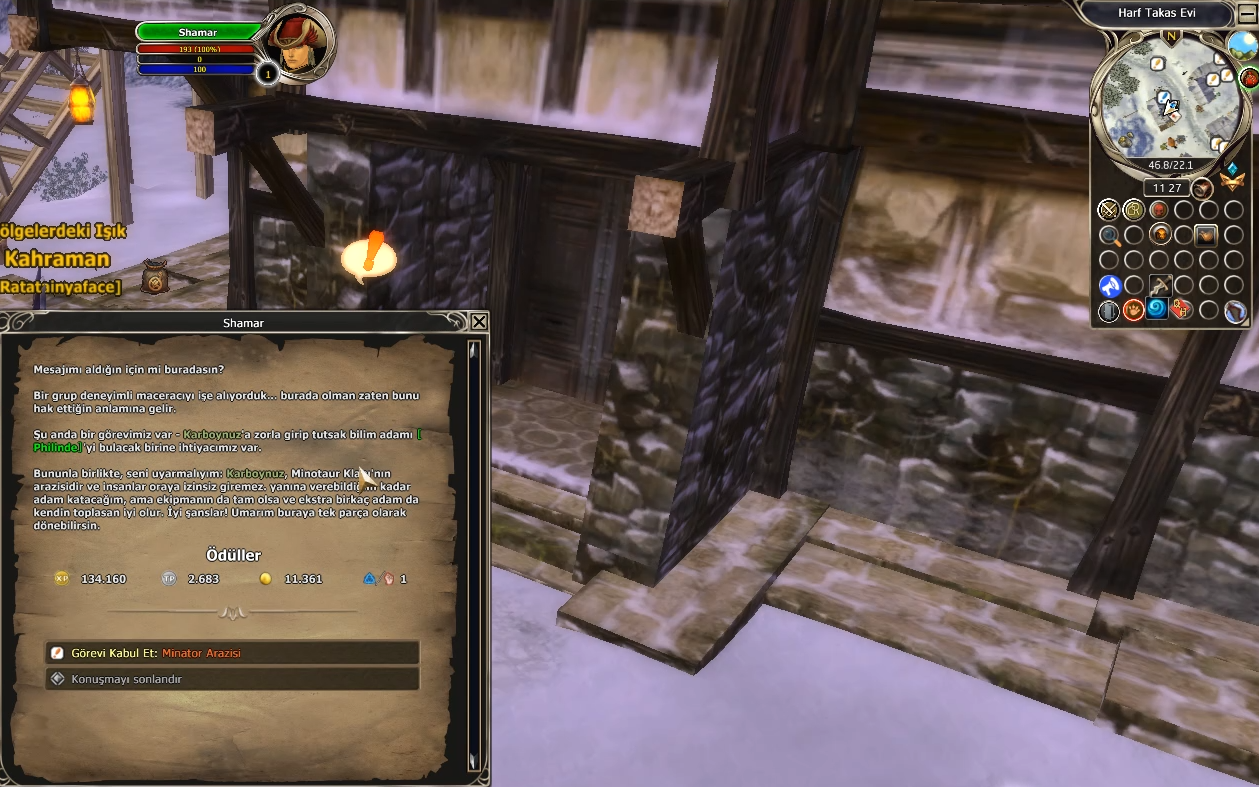The width and height of the screenshot is (1259, 787).
Task: Click the crossed swords icon
Action: pos(1108,210)
